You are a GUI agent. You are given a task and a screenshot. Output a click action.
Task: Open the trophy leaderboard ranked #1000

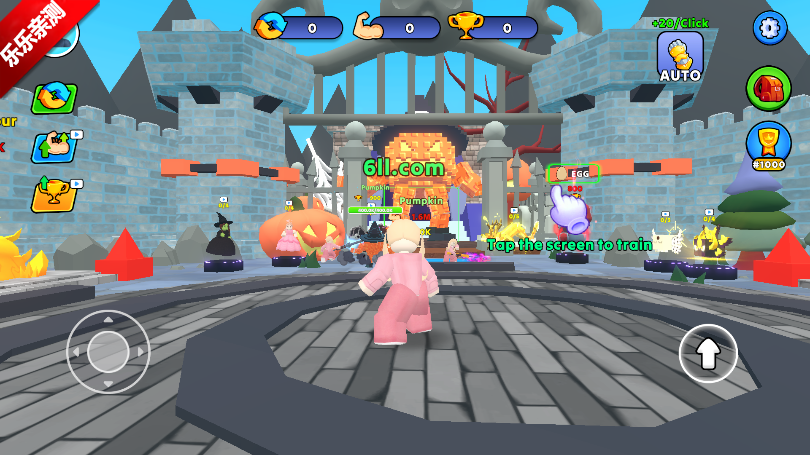coord(768,144)
